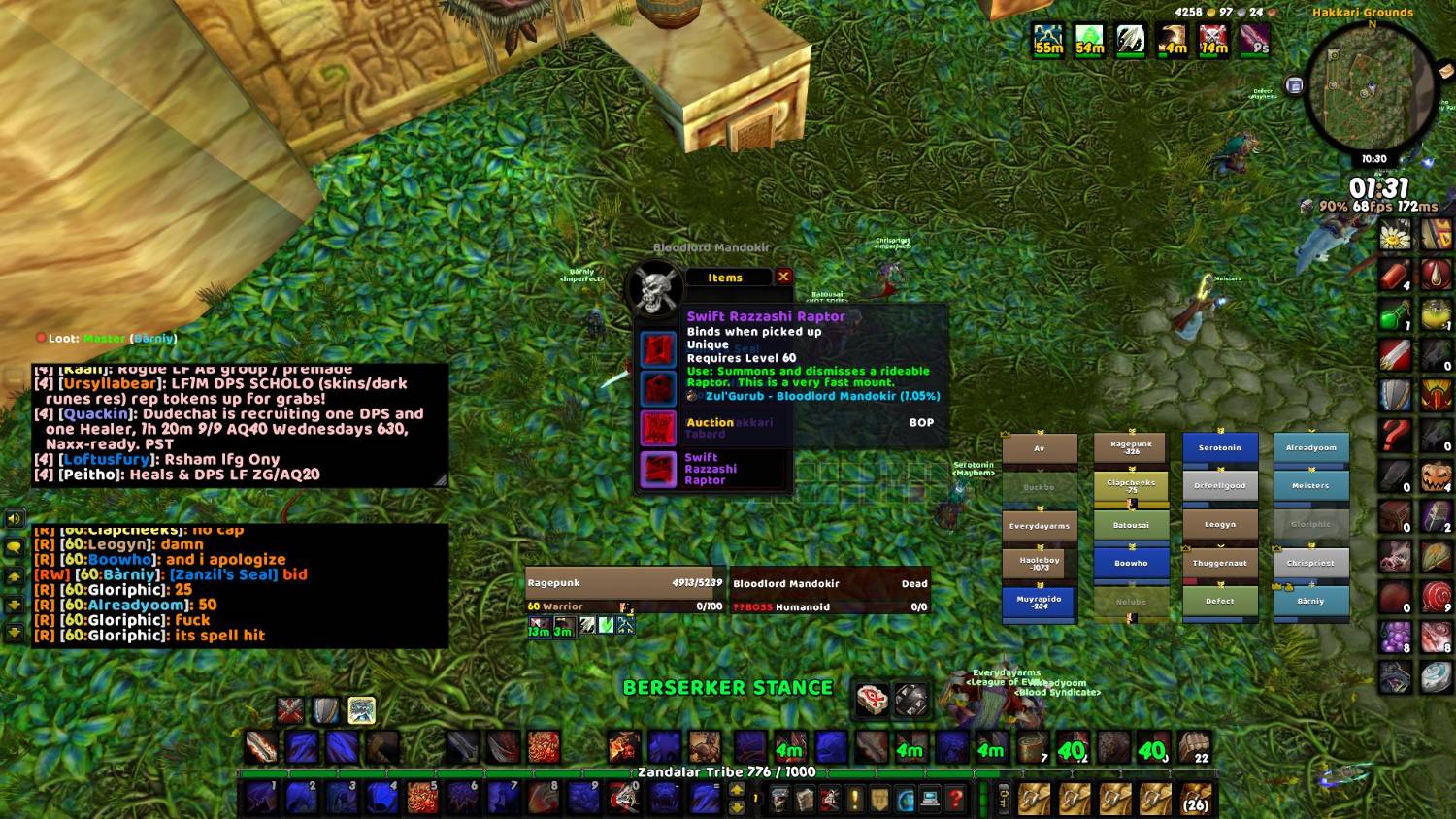
Task: Select the Swift Razzashi Raptor loot slot
Action: point(658,470)
